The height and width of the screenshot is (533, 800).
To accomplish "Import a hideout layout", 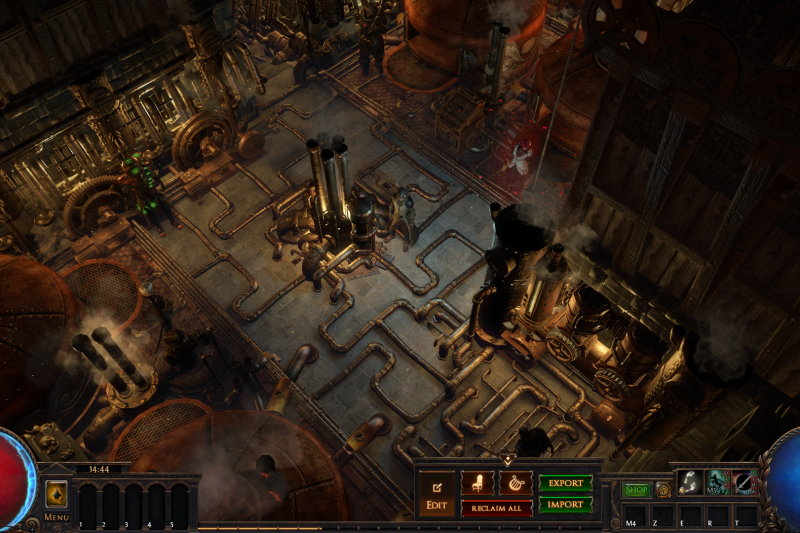I will (x=565, y=504).
